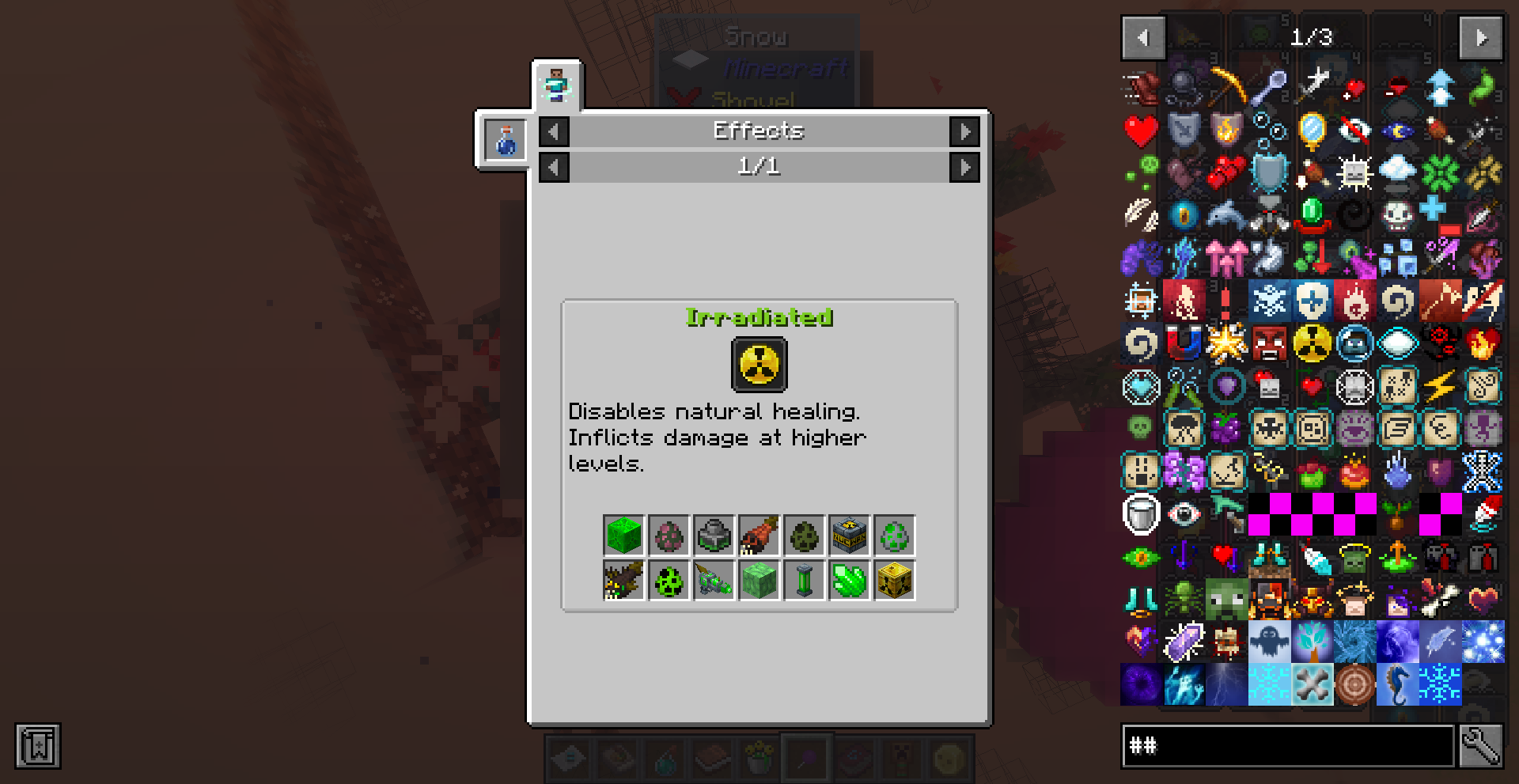Click the search text field

[x=1288, y=745]
